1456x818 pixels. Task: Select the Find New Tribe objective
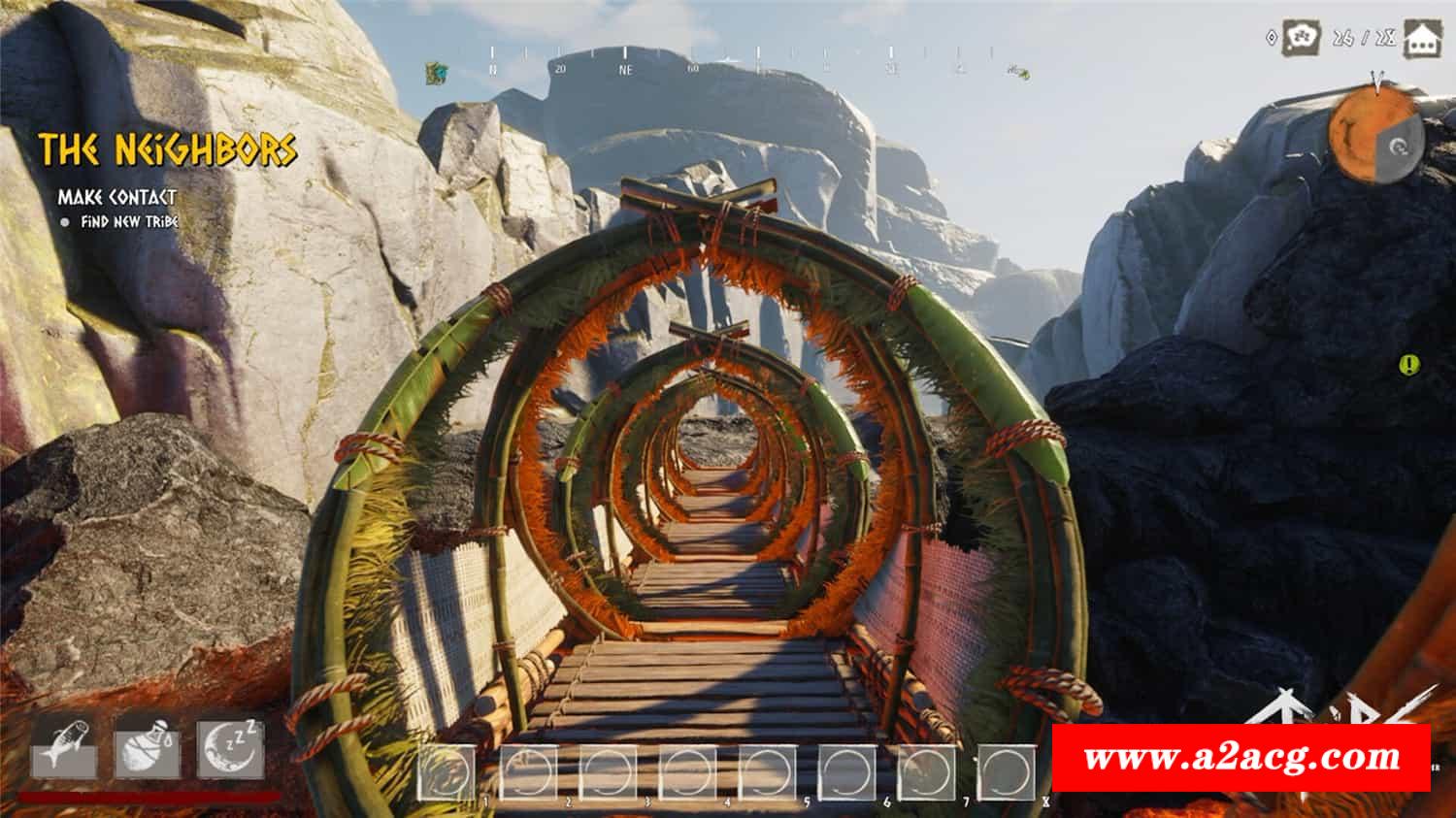[x=129, y=221]
